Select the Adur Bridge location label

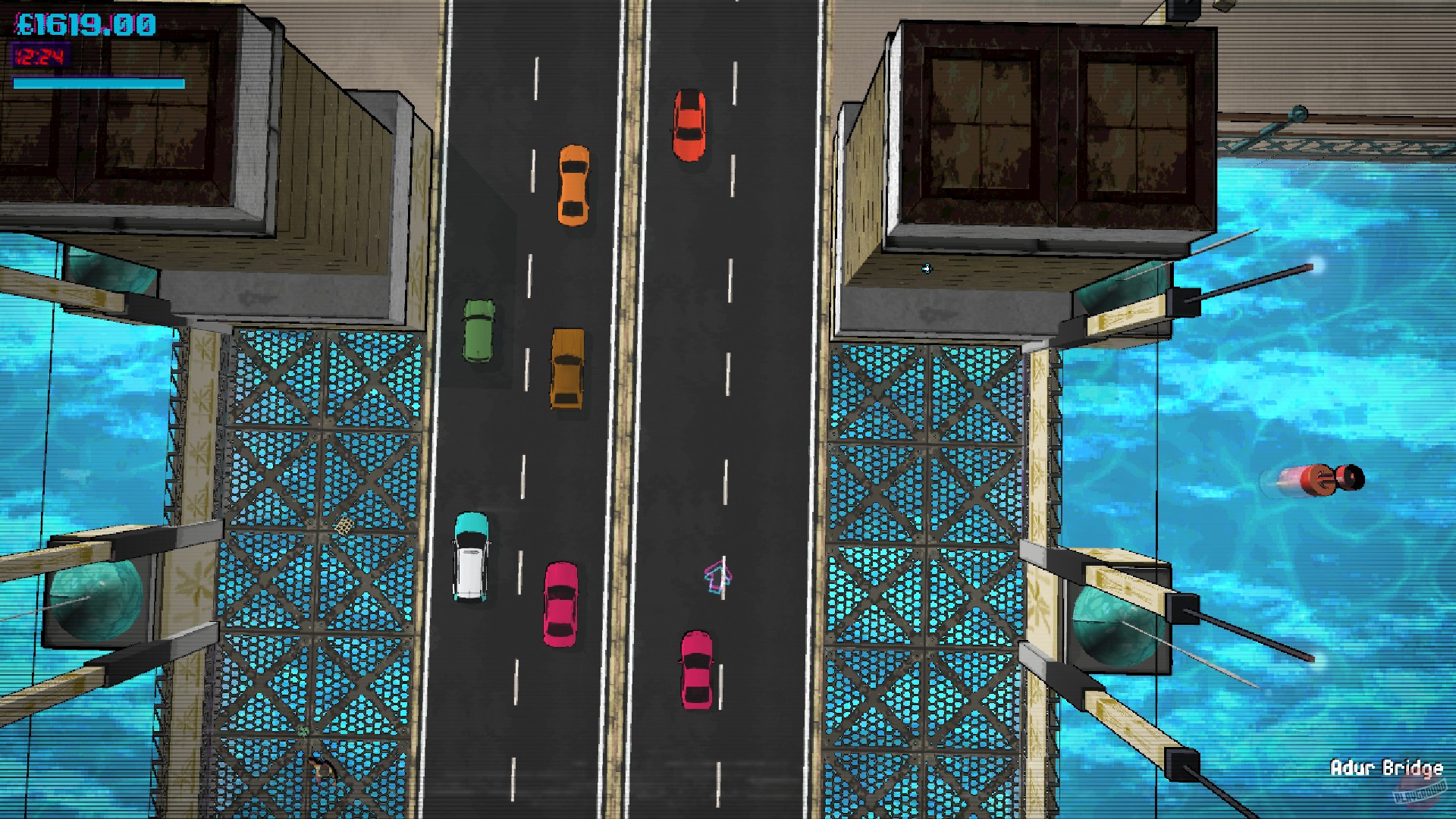(1386, 768)
